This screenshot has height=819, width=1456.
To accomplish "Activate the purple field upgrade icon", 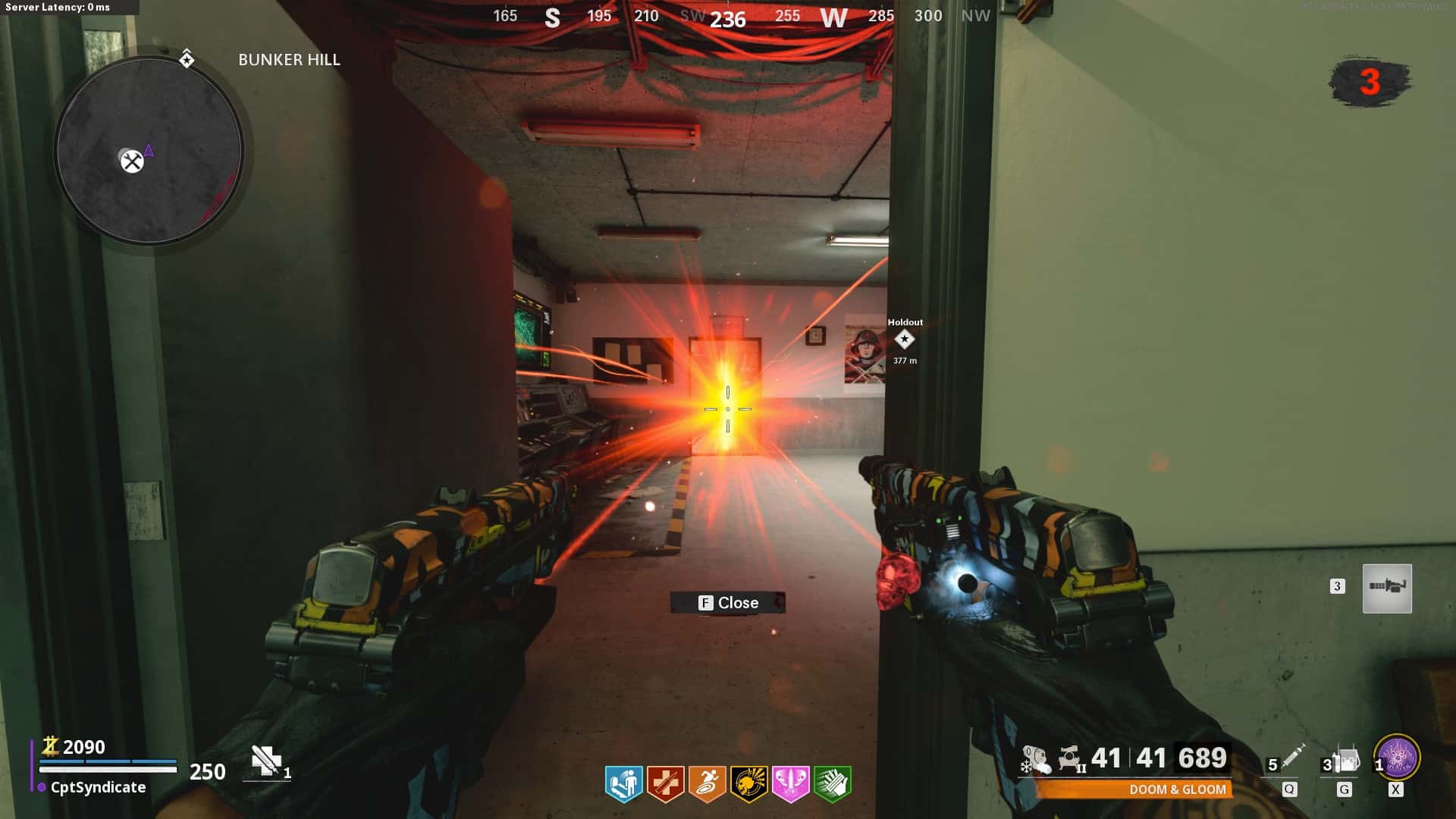I will pyautogui.click(x=1397, y=758).
